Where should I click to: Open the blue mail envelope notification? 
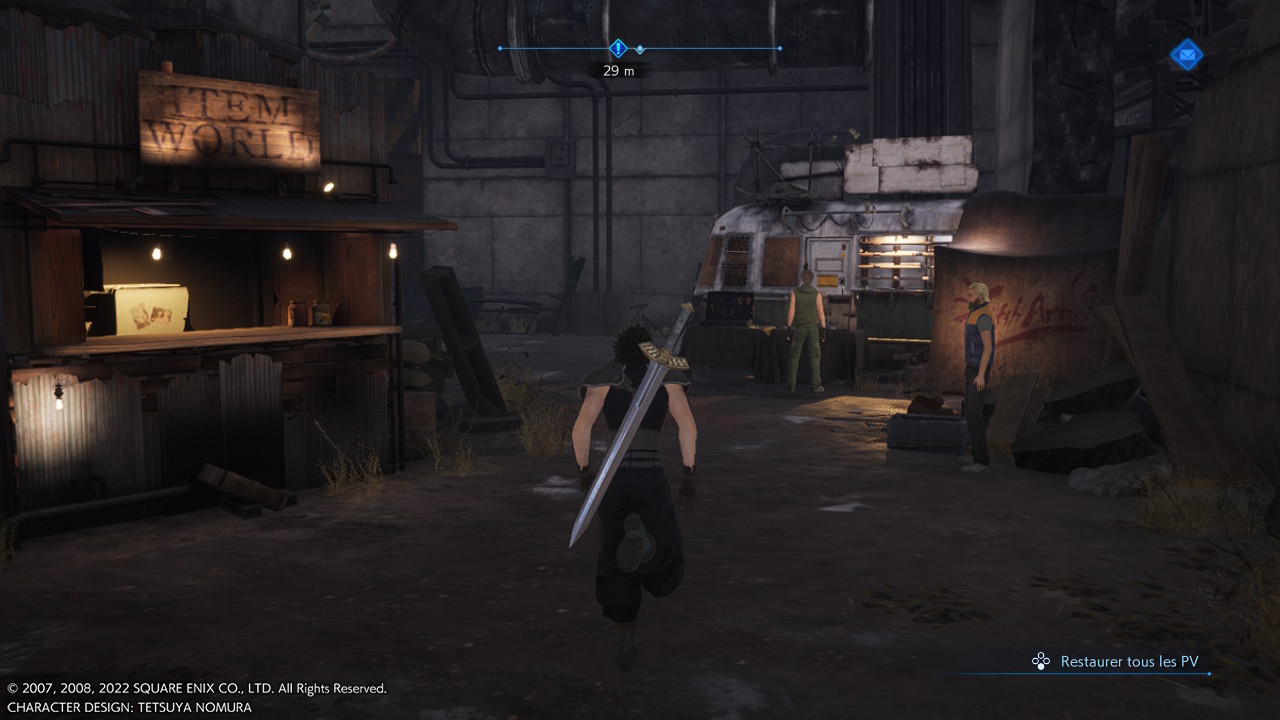[1186, 55]
